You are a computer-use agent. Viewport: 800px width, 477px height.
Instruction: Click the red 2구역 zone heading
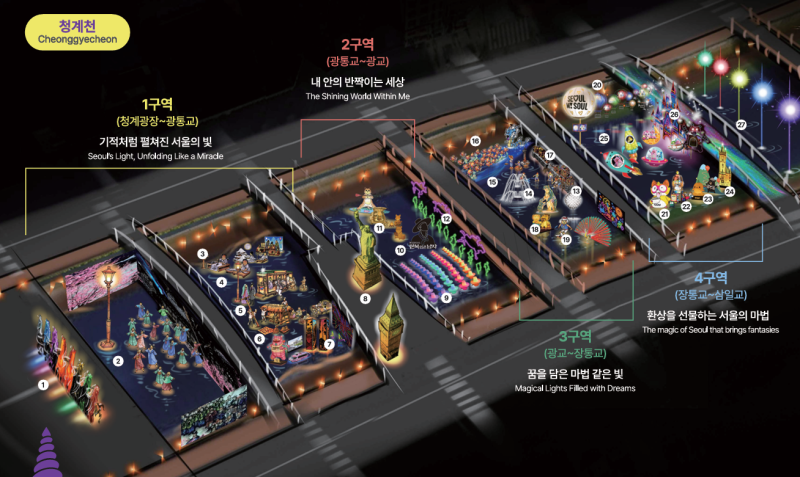[357, 44]
